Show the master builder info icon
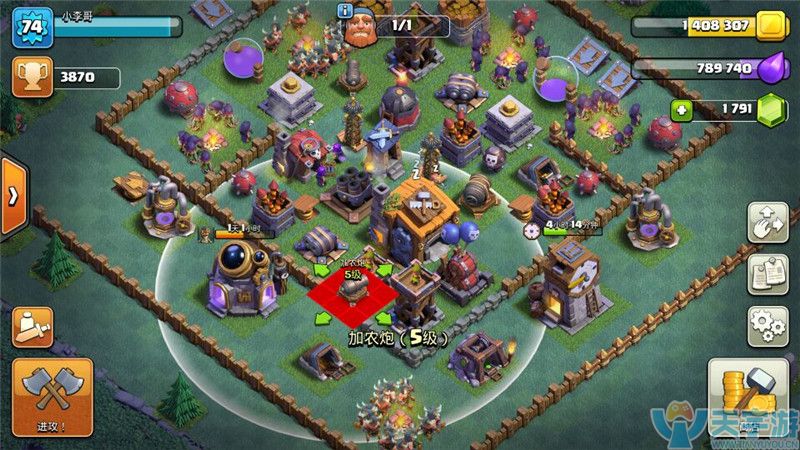The image size is (800, 450). point(346,11)
